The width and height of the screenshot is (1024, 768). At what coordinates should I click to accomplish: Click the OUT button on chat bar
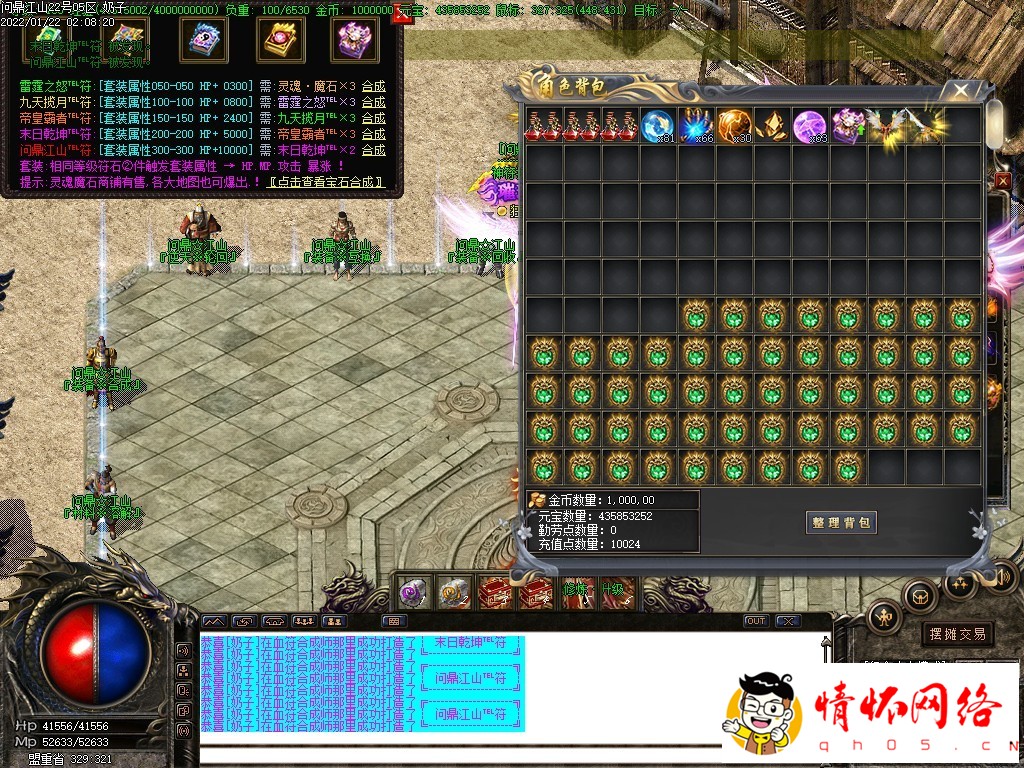pos(756,621)
